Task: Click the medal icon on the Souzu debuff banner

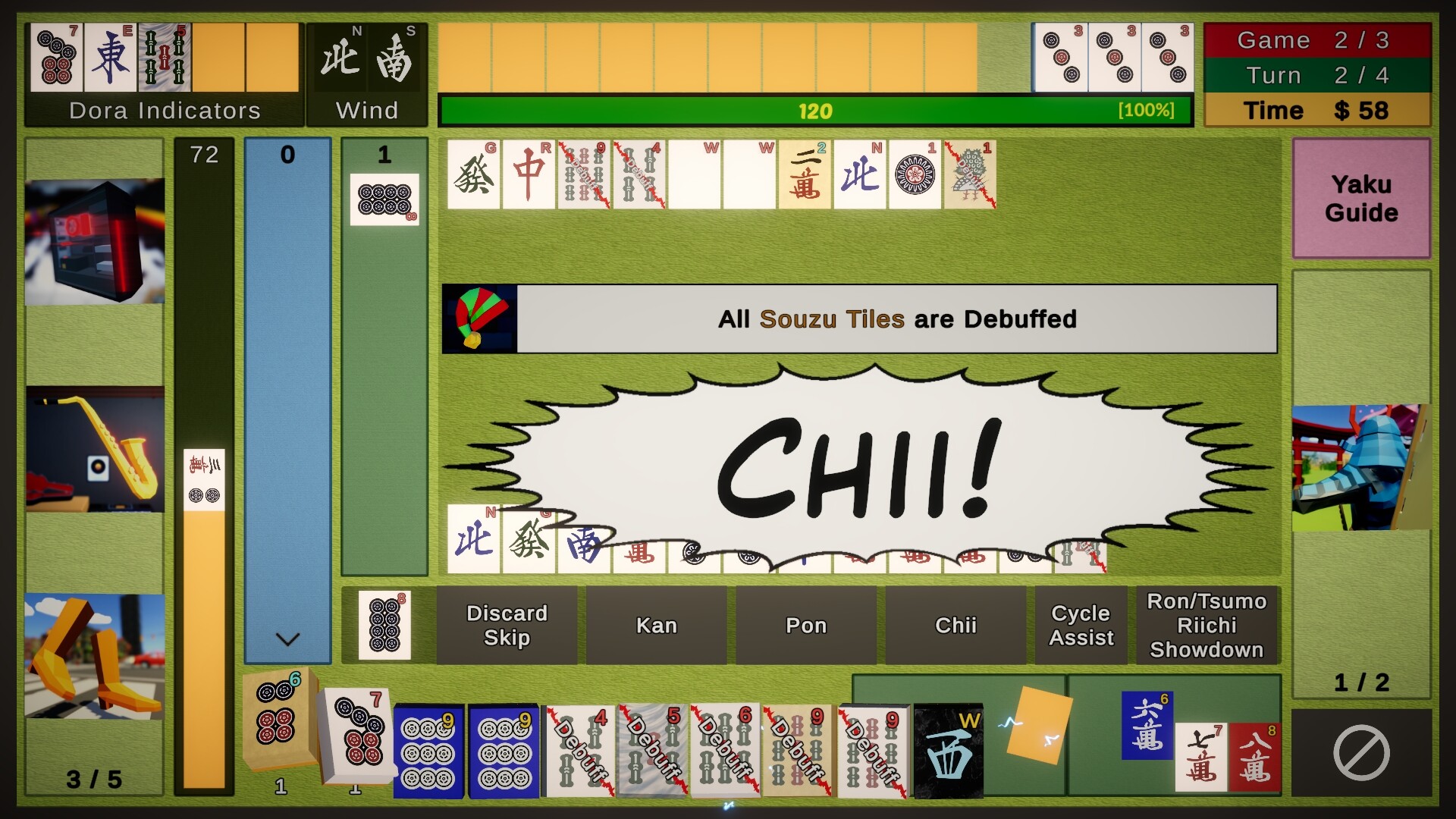Action: pyautogui.click(x=480, y=318)
